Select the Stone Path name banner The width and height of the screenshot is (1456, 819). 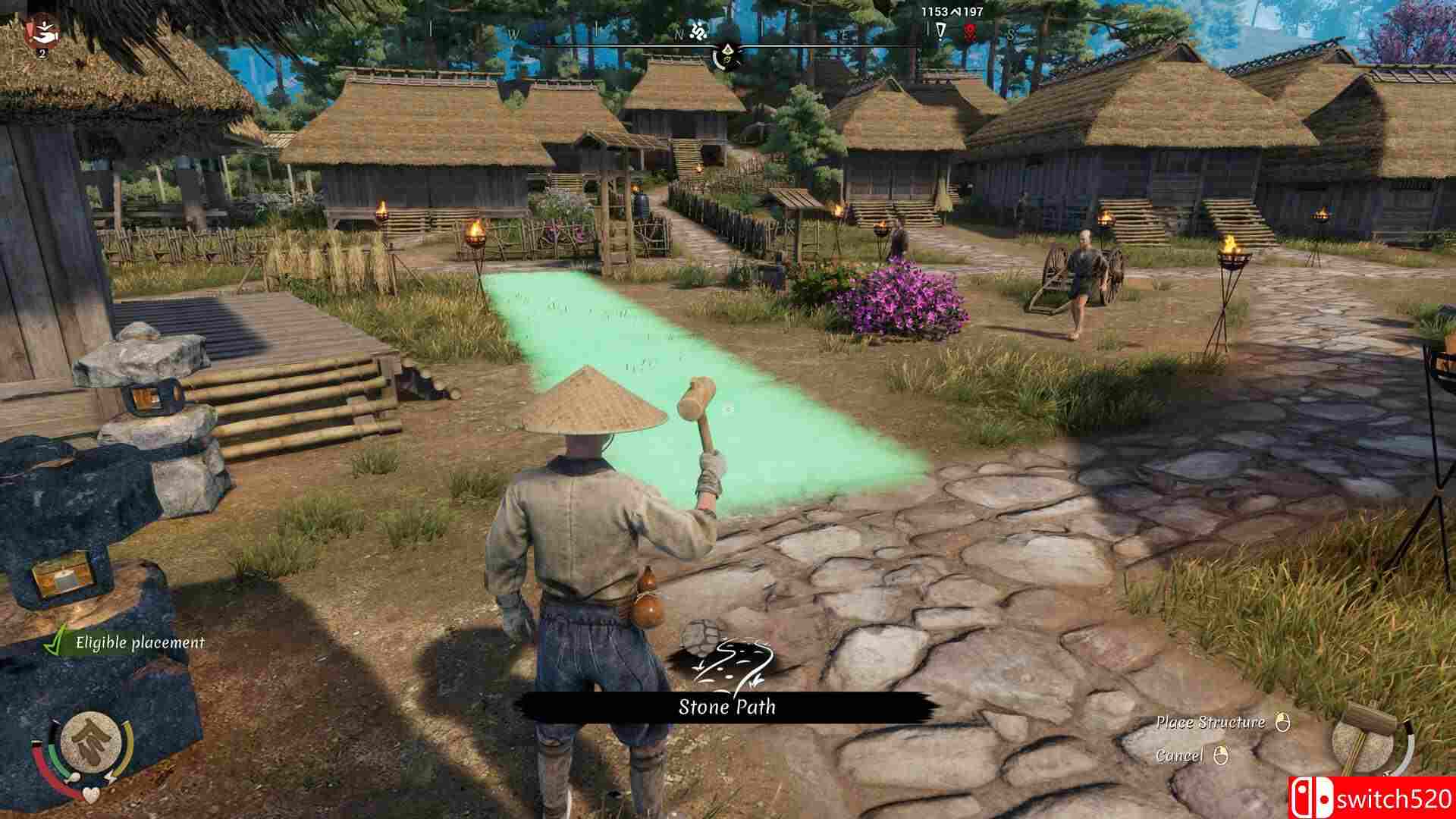pyautogui.click(x=726, y=707)
